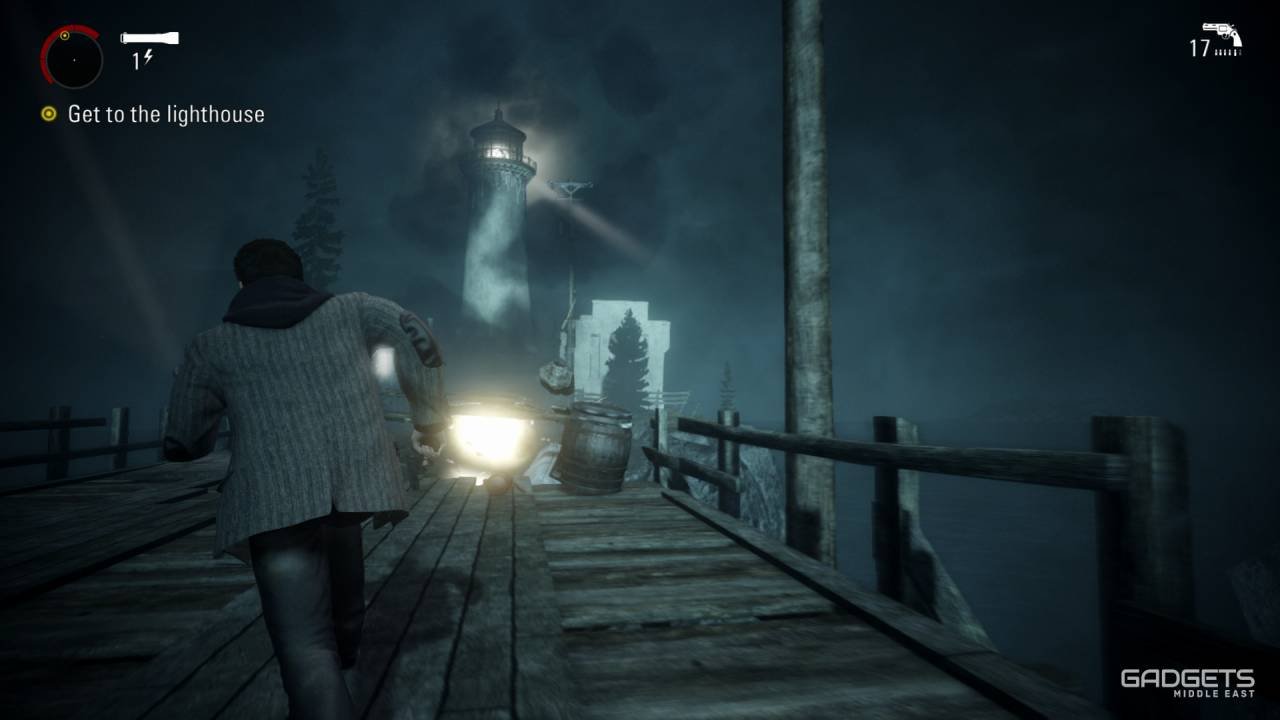Click the ammo count showing 17
Image resolution: width=1280 pixels, height=720 pixels.
click(x=1199, y=48)
